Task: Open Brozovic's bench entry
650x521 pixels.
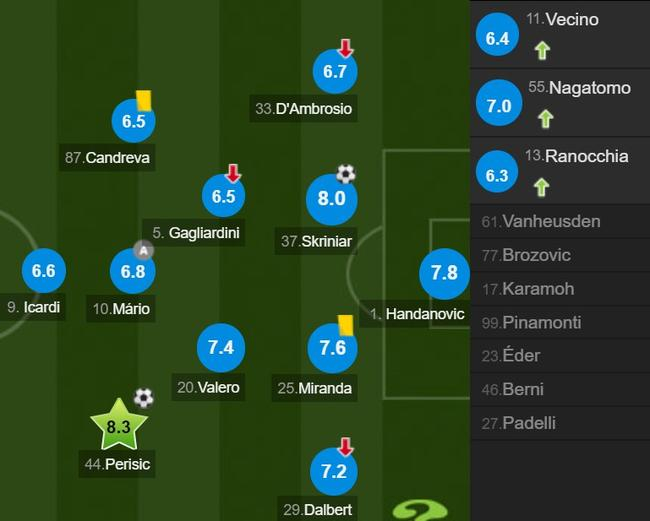Action: pyautogui.click(x=560, y=255)
